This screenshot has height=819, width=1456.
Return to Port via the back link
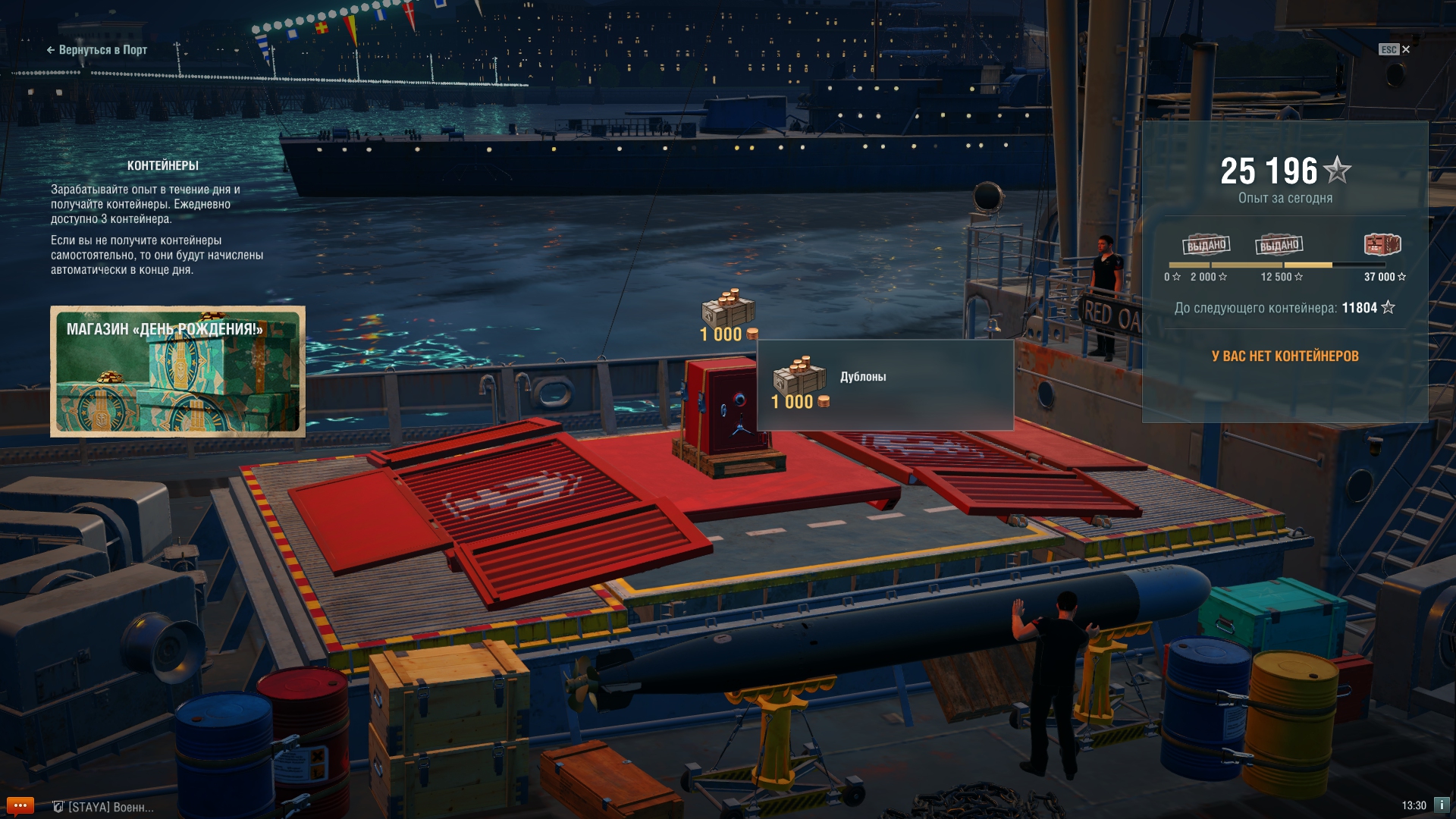(97, 50)
